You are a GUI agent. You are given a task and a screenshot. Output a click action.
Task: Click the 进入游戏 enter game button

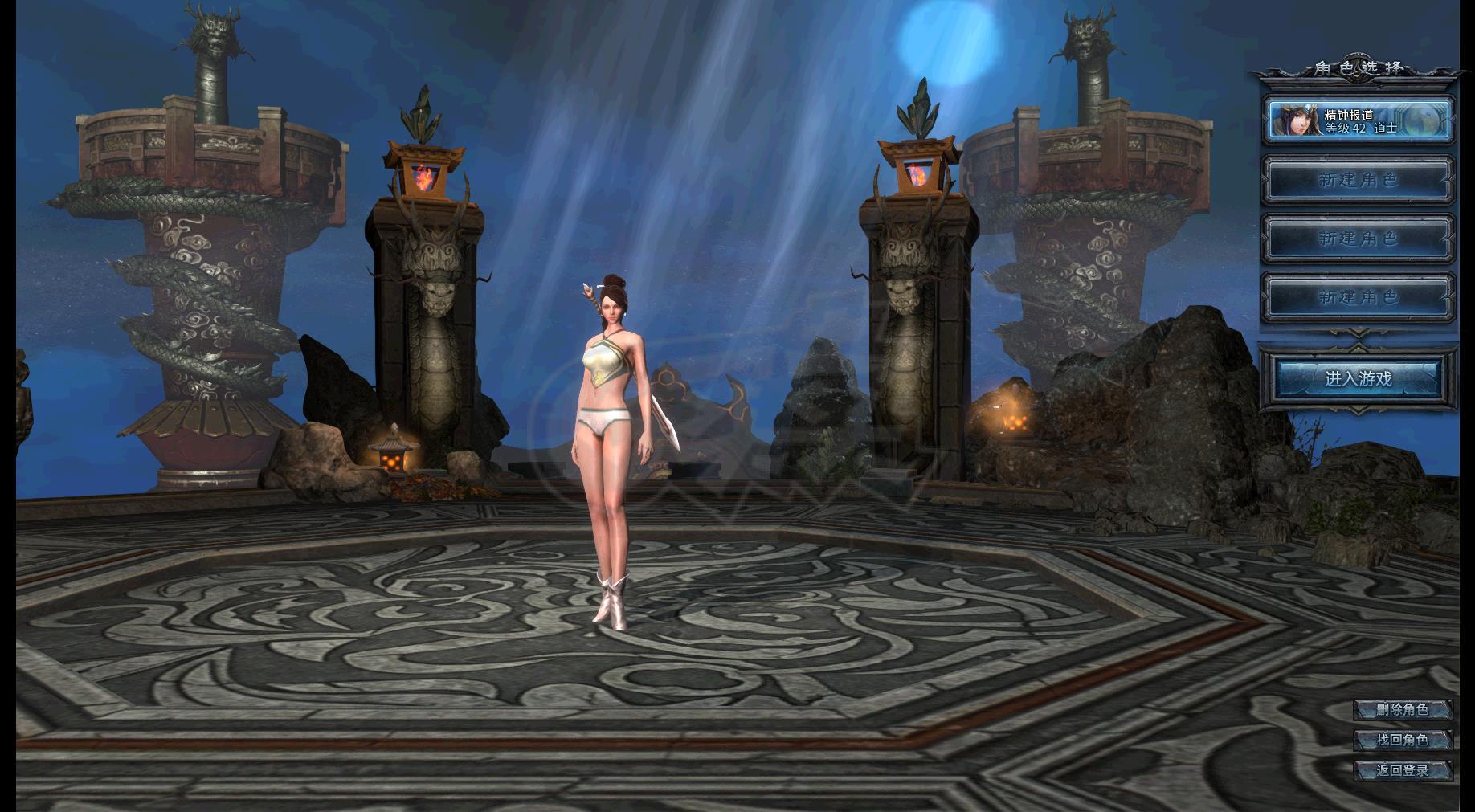pos(1358,378)
